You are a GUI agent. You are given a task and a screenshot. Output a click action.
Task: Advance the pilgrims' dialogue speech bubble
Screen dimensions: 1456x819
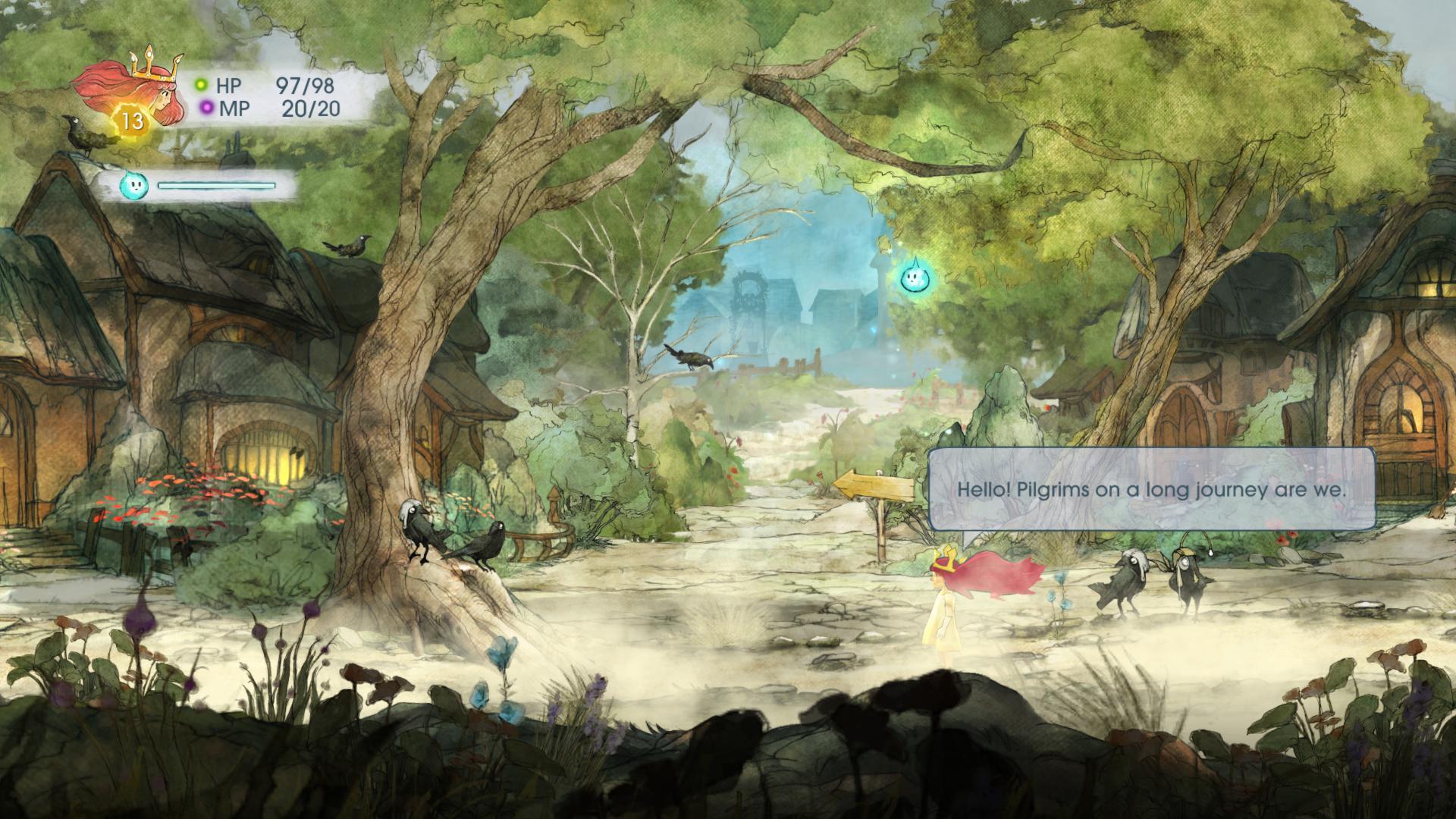pos(1151,489)
